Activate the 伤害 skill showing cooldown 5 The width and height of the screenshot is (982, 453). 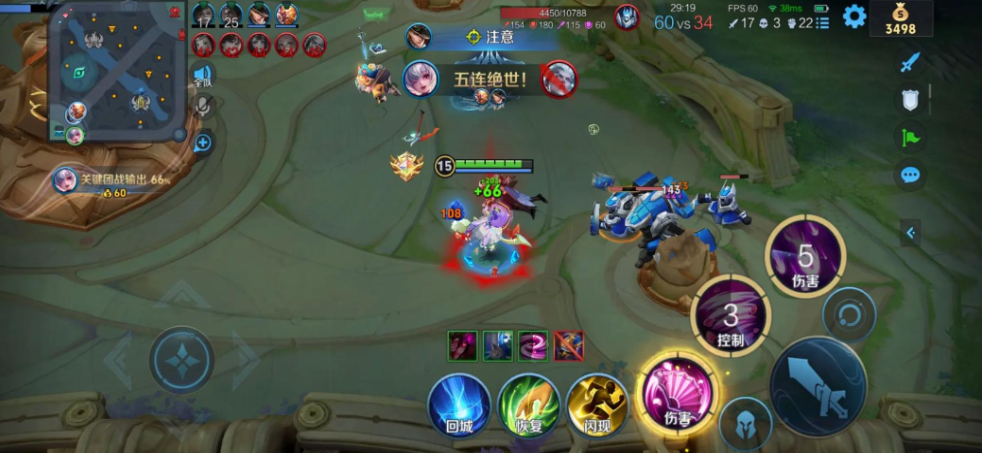click(805, 256)
